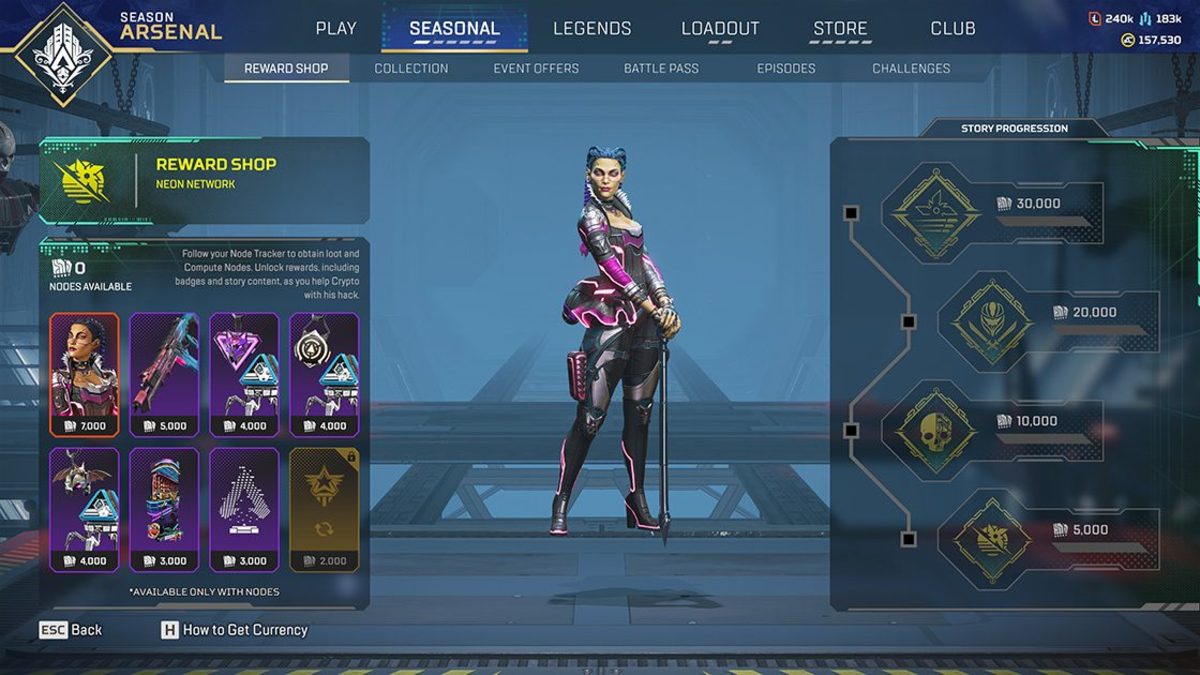Open the Event Offers sub-tab
The width and height of the screenshot is (1200, 675).
[536, 68]
